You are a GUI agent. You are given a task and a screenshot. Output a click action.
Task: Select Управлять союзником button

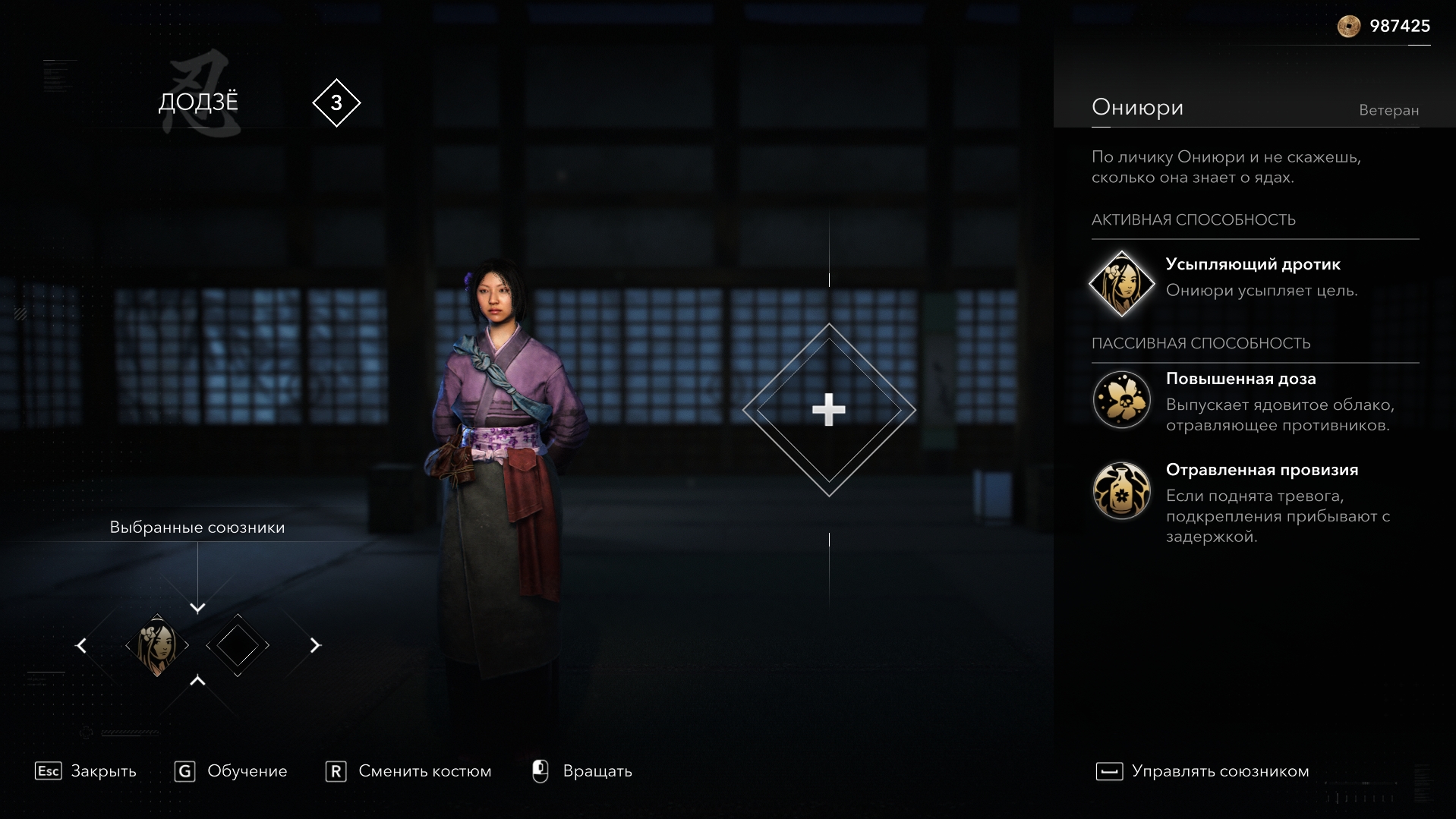tap(1202, 771)
